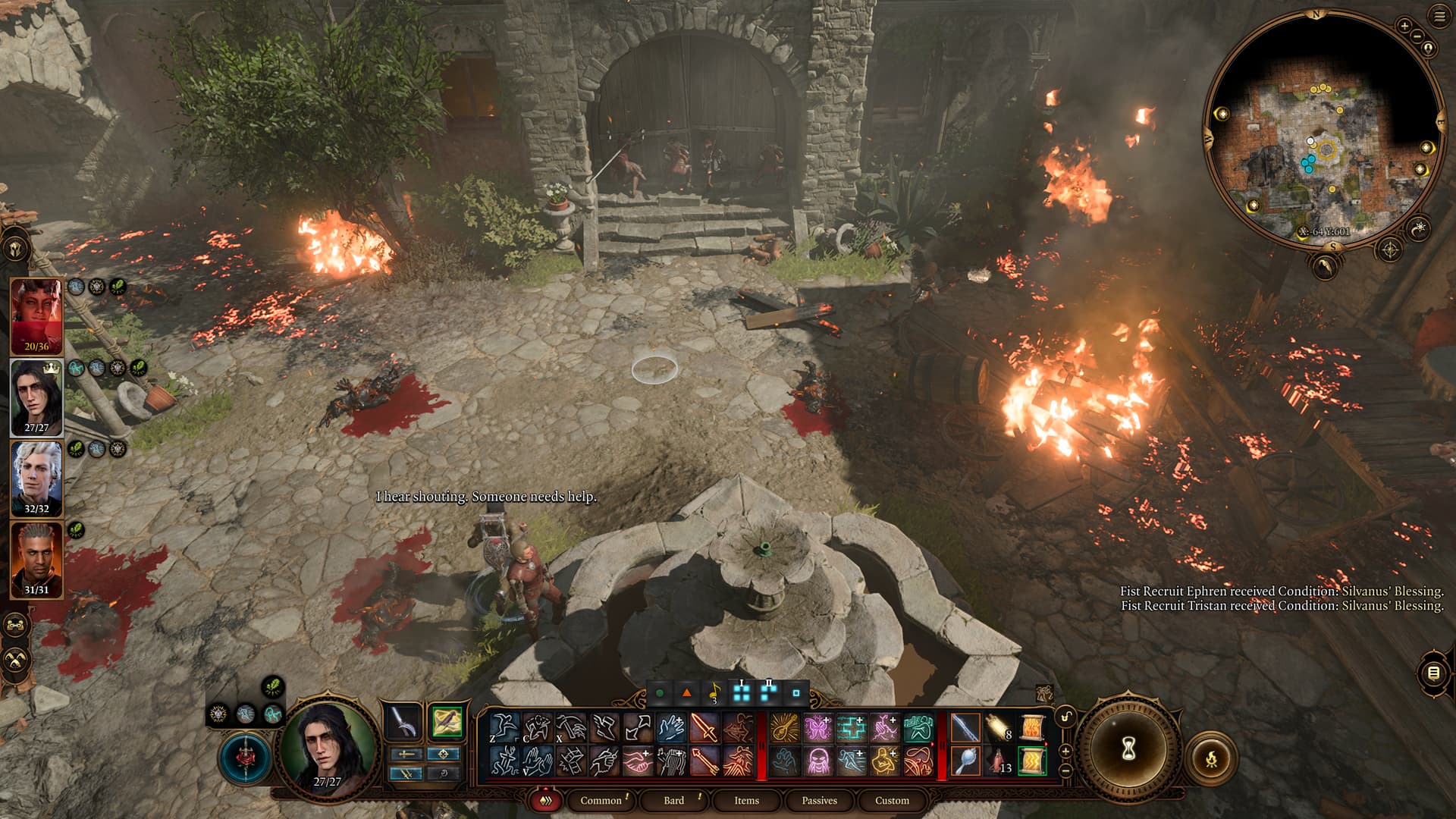Zoom in on the minimap
Viewport: 1456px width, 819px height.
pyautogui.click(x=1404, y=26)
